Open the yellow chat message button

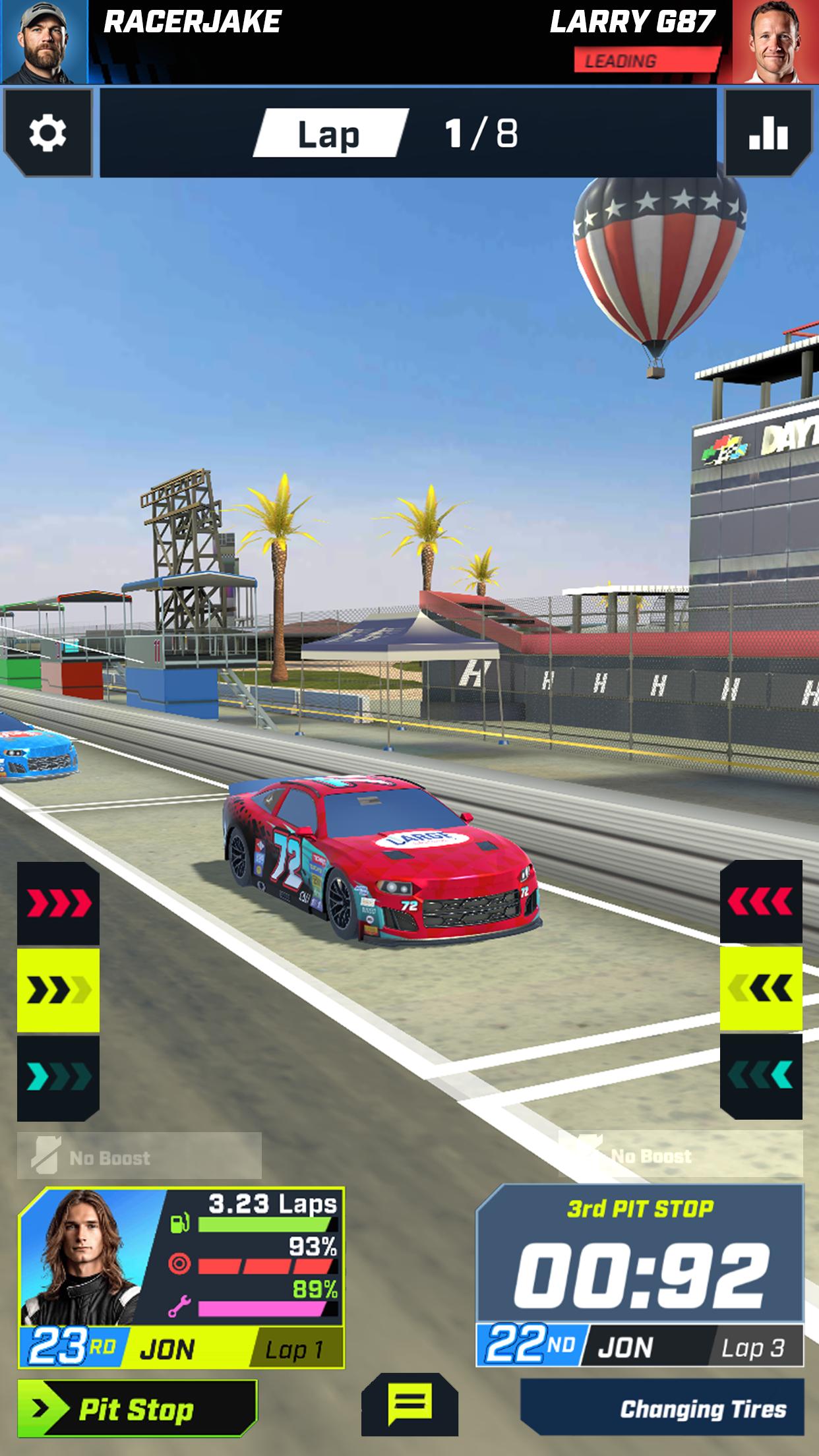tap(409, 1403)
